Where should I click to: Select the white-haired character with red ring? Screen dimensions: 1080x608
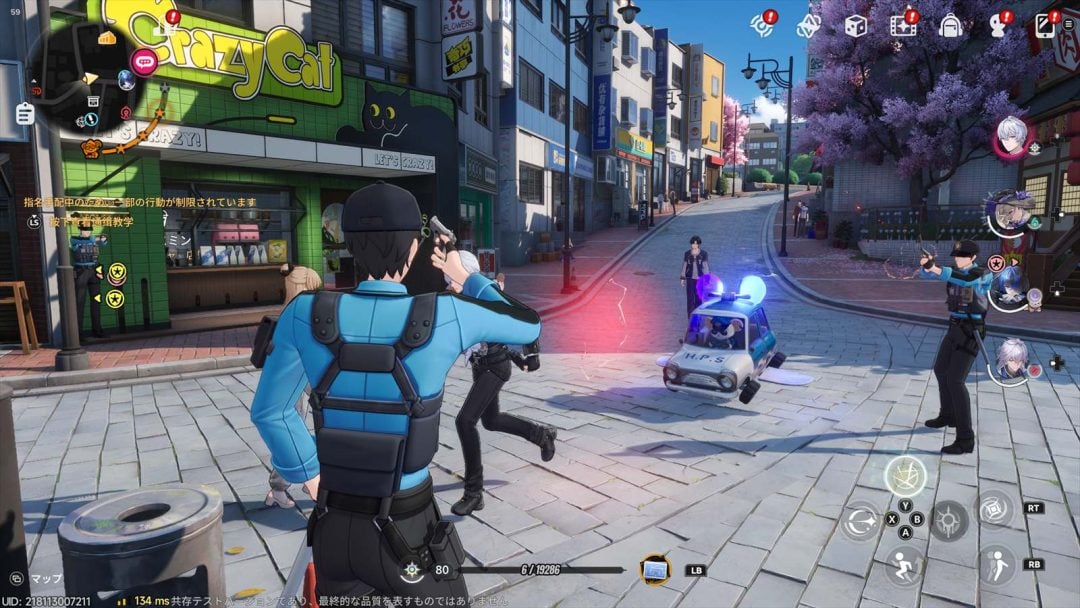click(1011, 137)
